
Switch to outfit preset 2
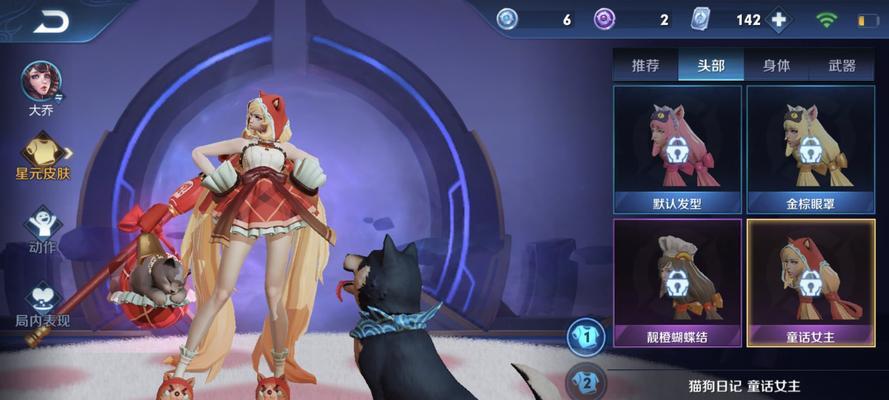586,382
